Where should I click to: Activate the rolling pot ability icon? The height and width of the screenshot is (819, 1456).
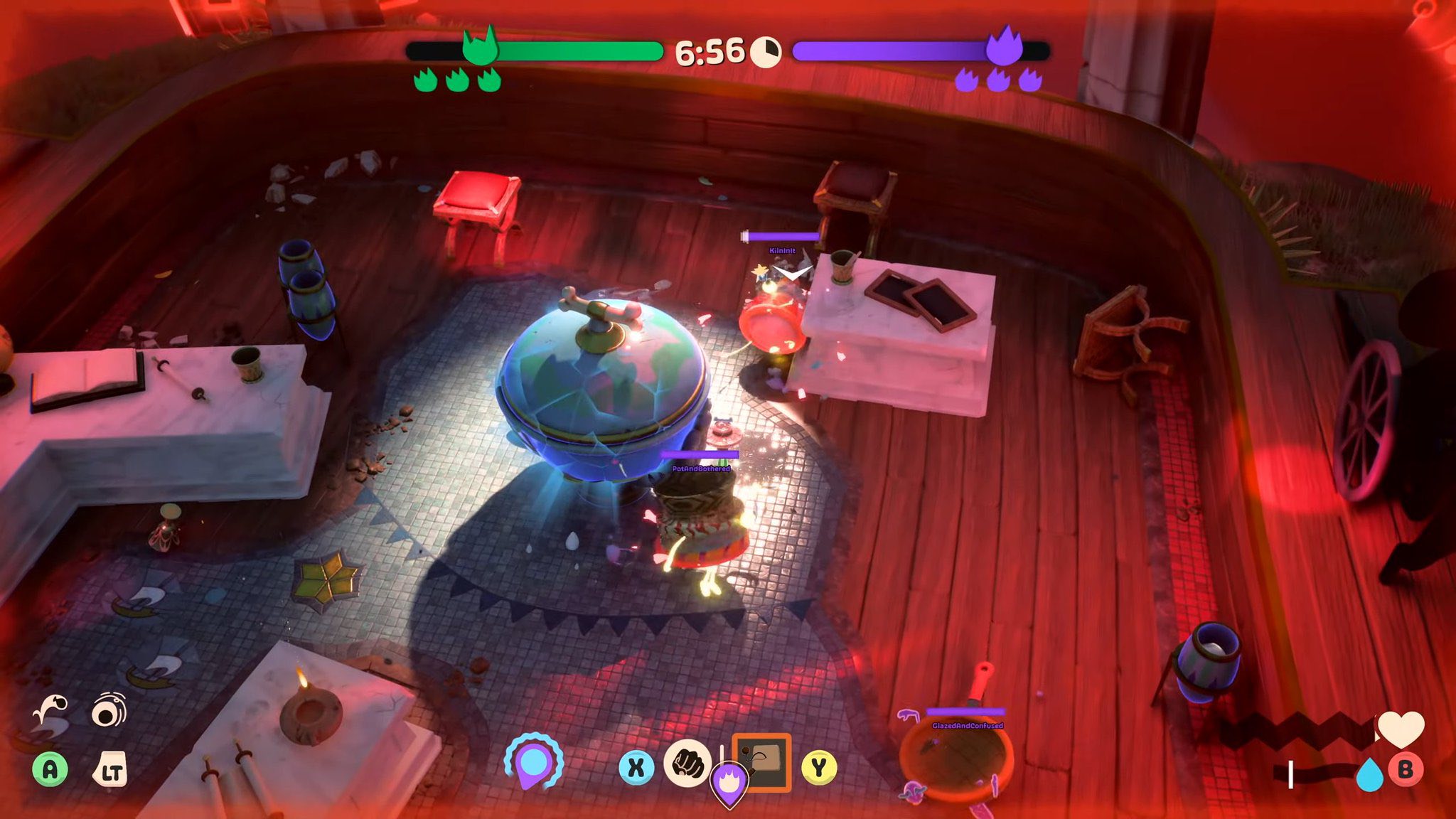pyautogui.click(x=109, y=711)
